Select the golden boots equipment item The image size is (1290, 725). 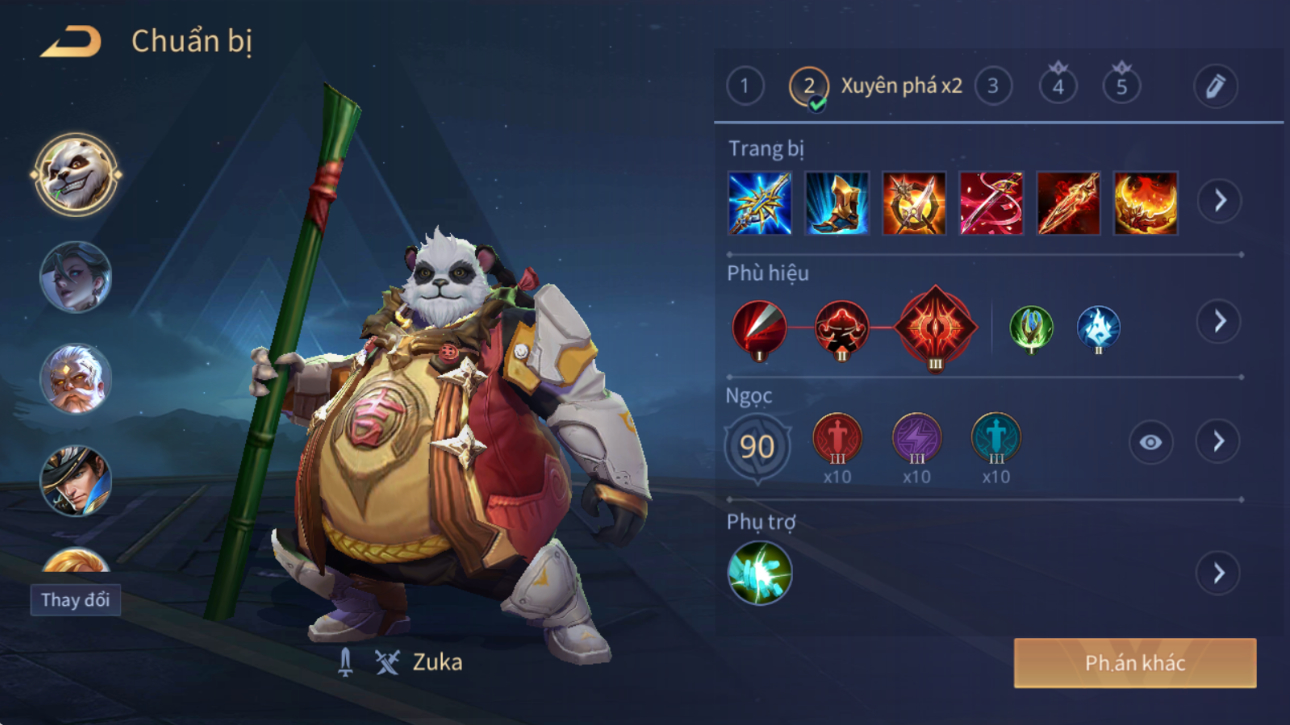click(x=837, y=204)
